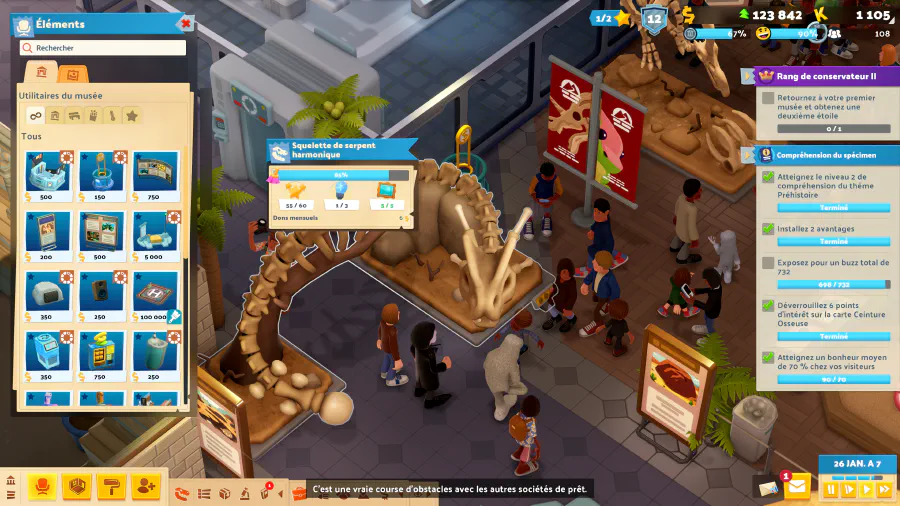
Task: Switch to the orange picture-frame tab
Action: pos(71,74)
